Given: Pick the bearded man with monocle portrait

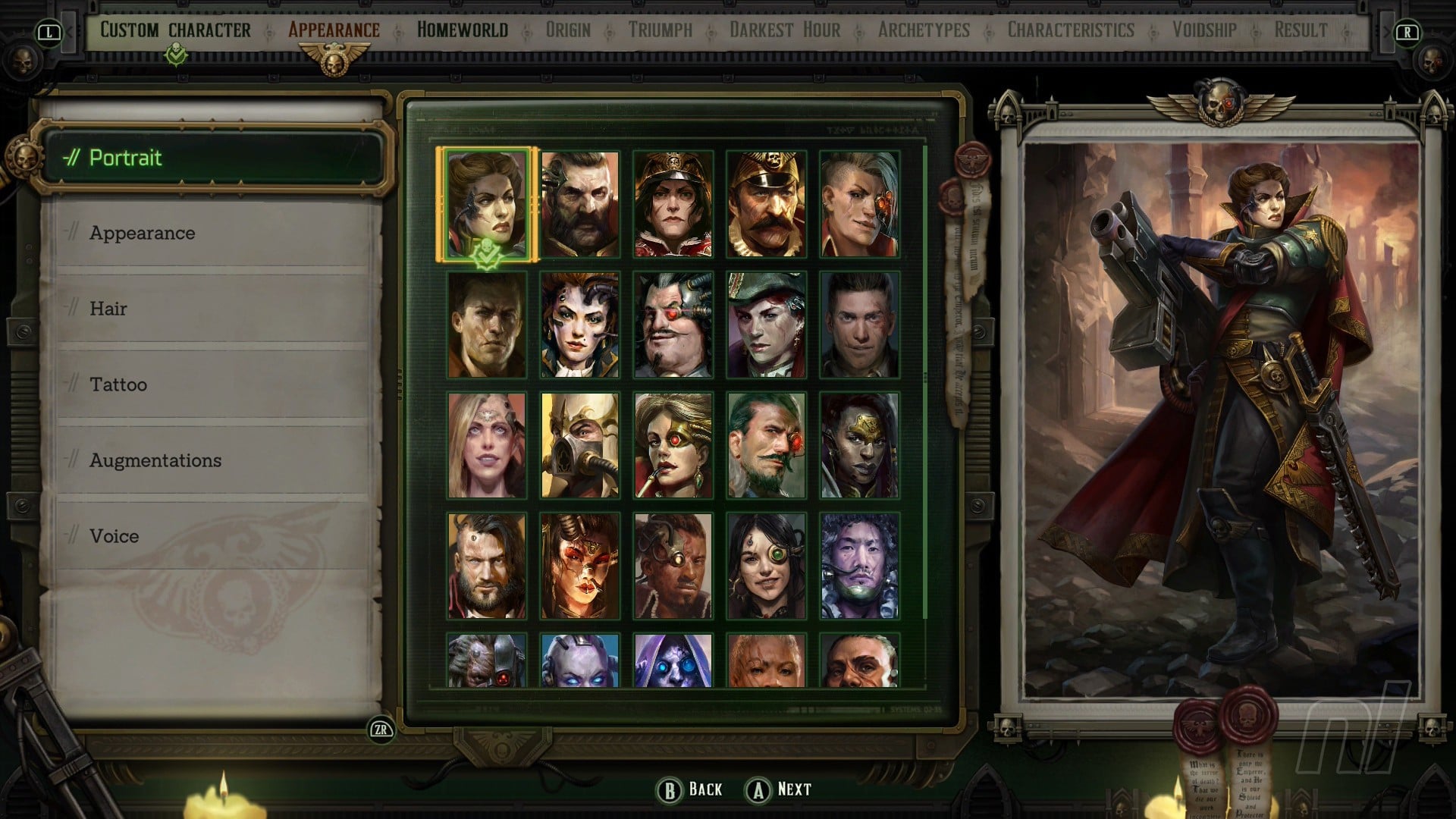Looking at the screenshot, I should 580,204.
